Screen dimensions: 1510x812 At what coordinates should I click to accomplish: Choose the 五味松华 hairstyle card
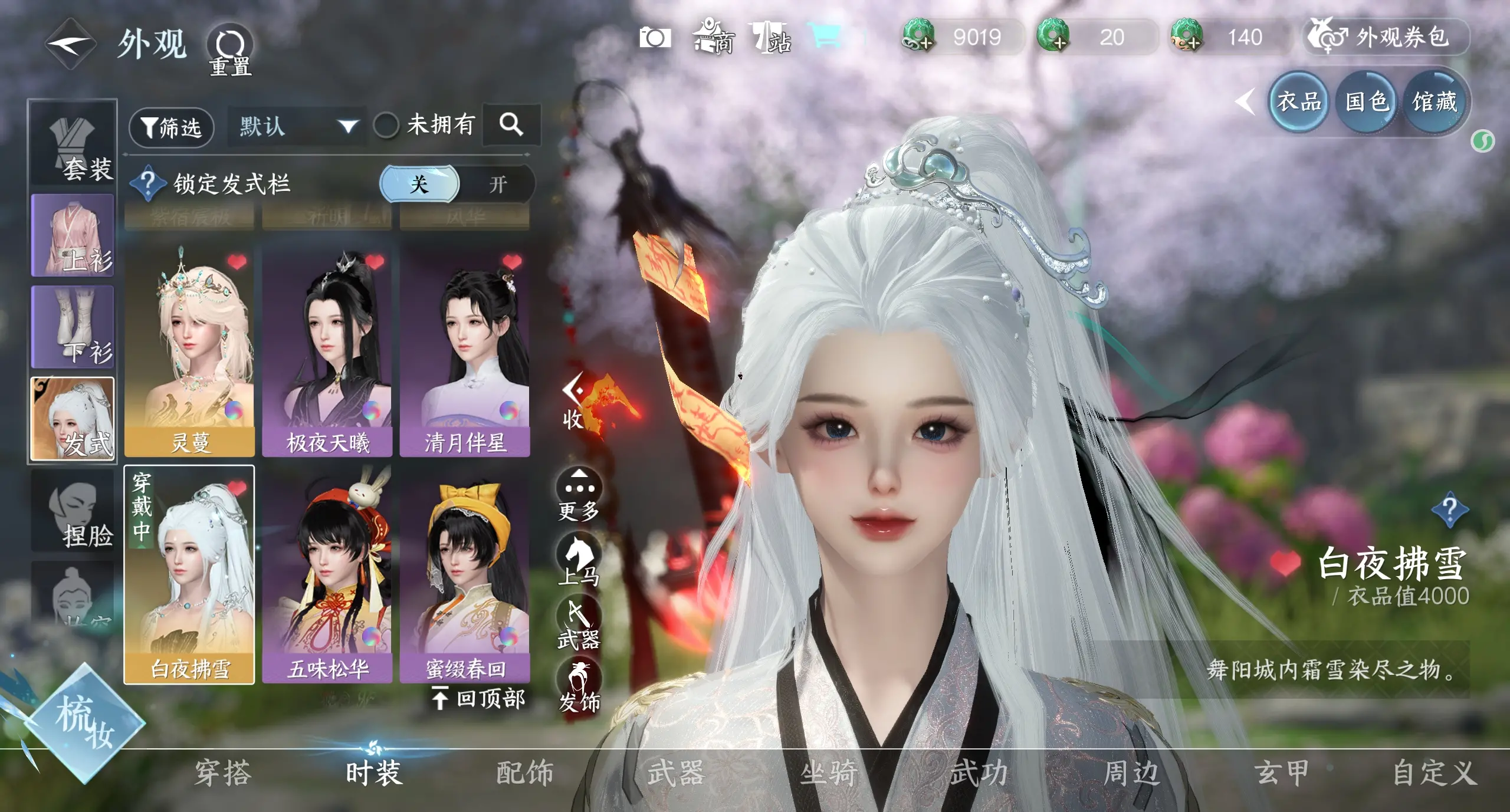click(327, 576)
